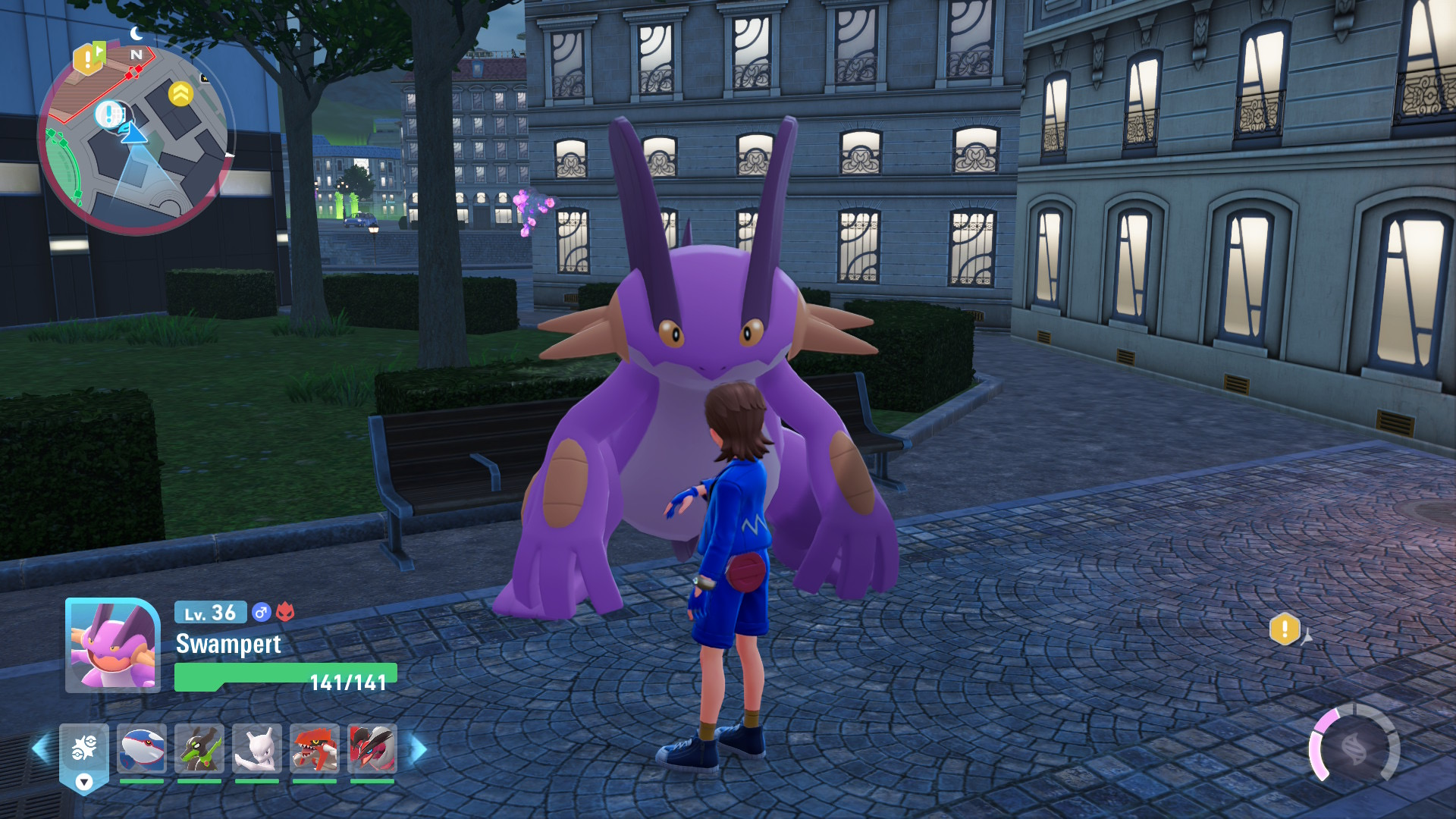Switch to Kyogre in the party bar
The height and width of the screenshot is (819, 1456).
coord(142,748)
